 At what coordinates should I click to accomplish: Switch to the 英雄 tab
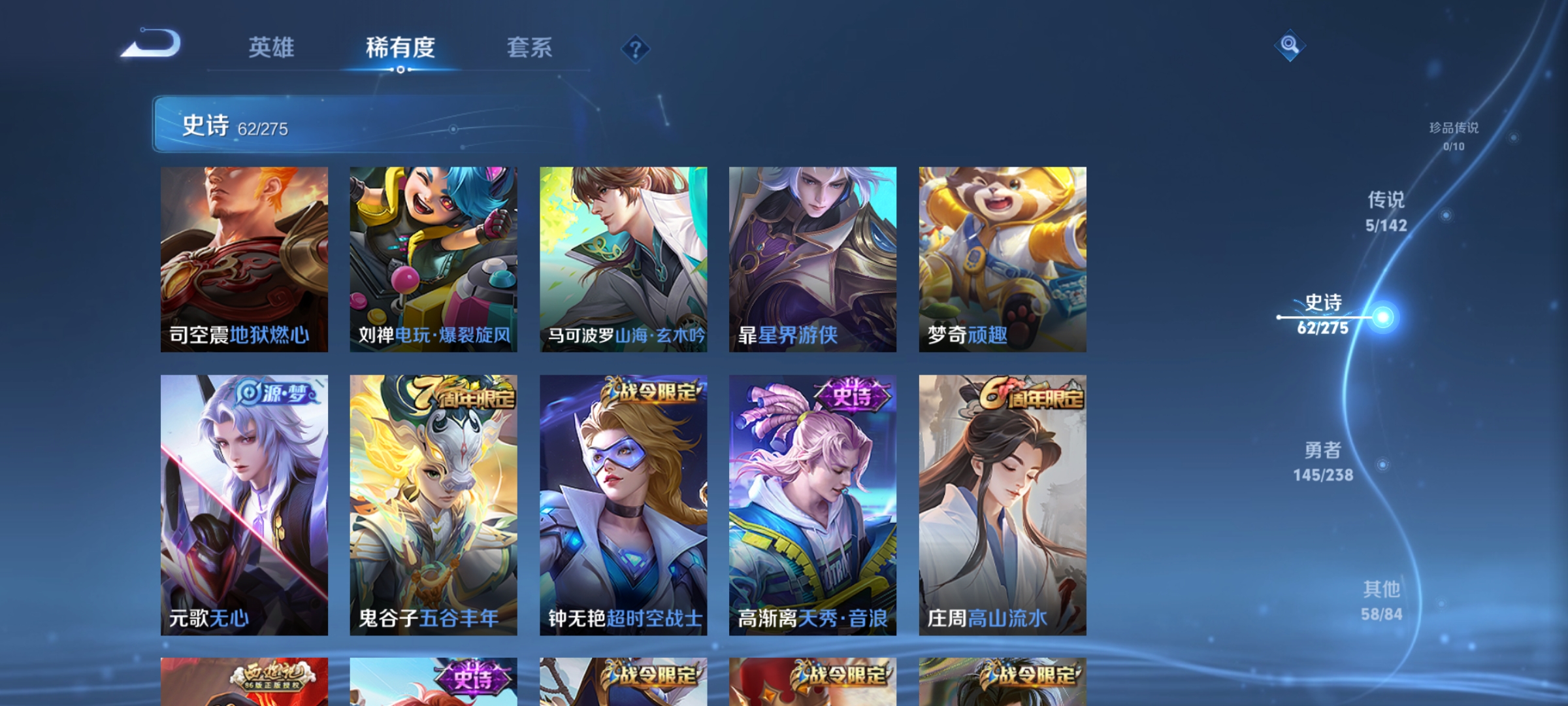click(x=272, y=48)
